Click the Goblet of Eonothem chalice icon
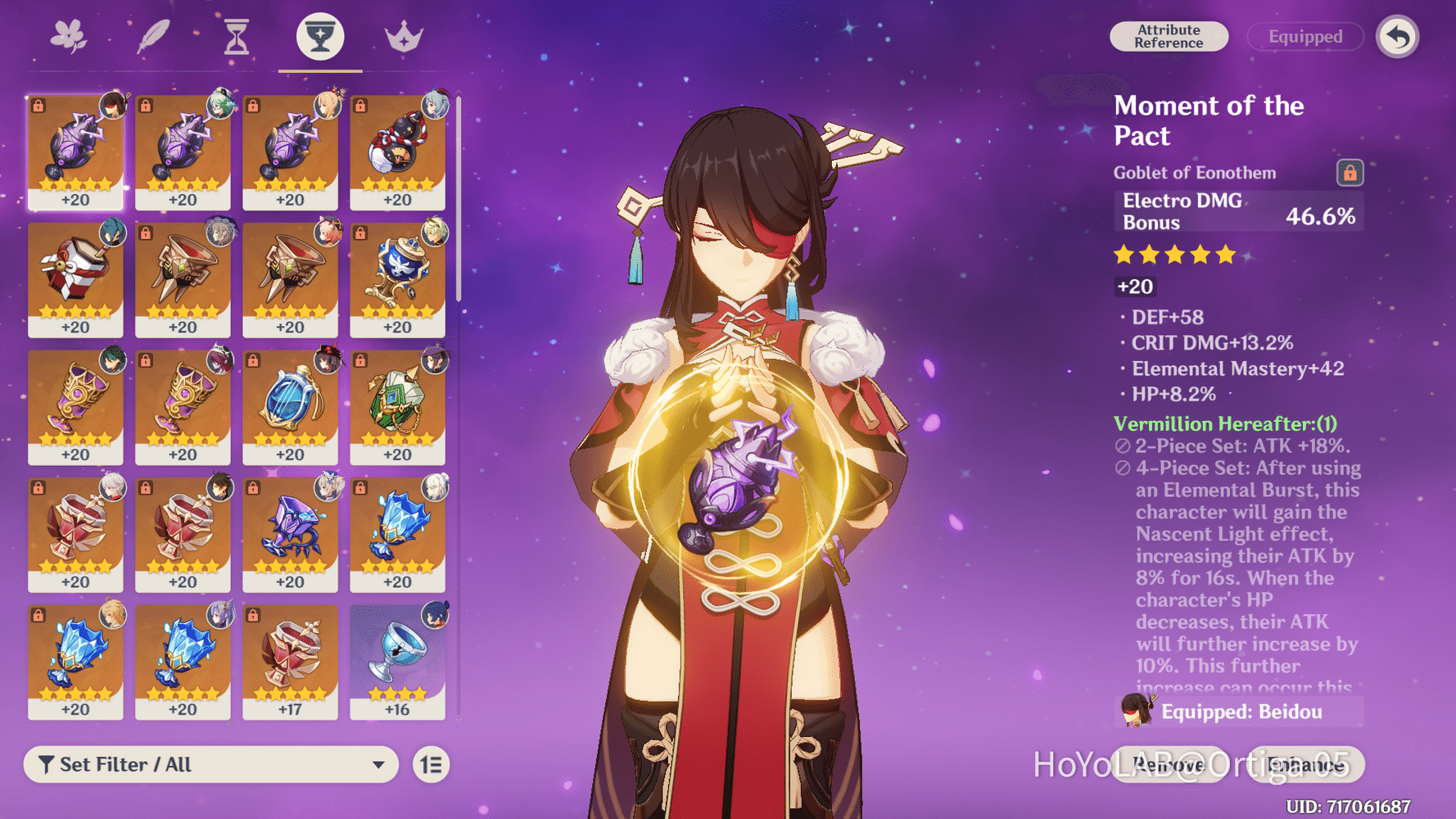1456x819 pixels. [319, 34]
